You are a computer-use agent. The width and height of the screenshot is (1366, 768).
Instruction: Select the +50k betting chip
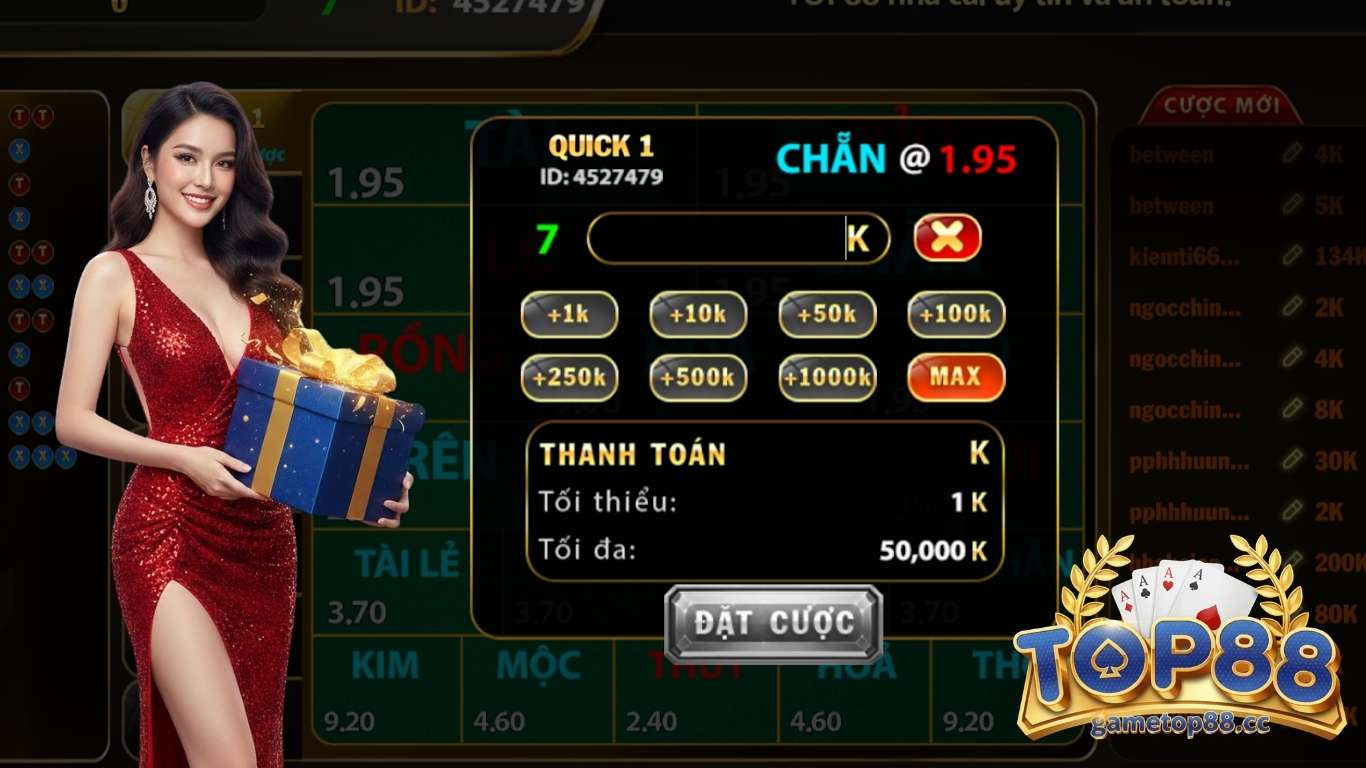pyautogui.click(x=826, y=314)
